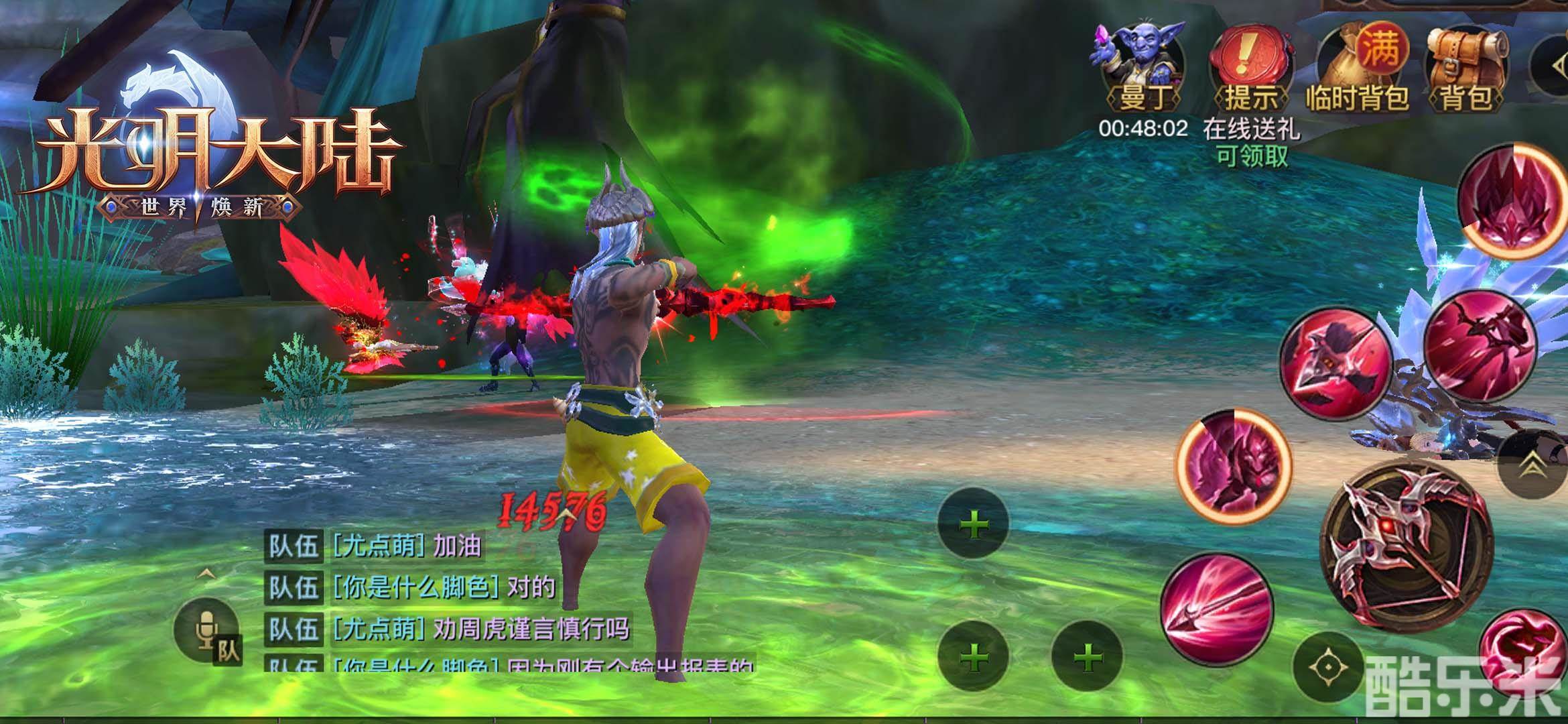Fire the main bow basic attack

1406,546
